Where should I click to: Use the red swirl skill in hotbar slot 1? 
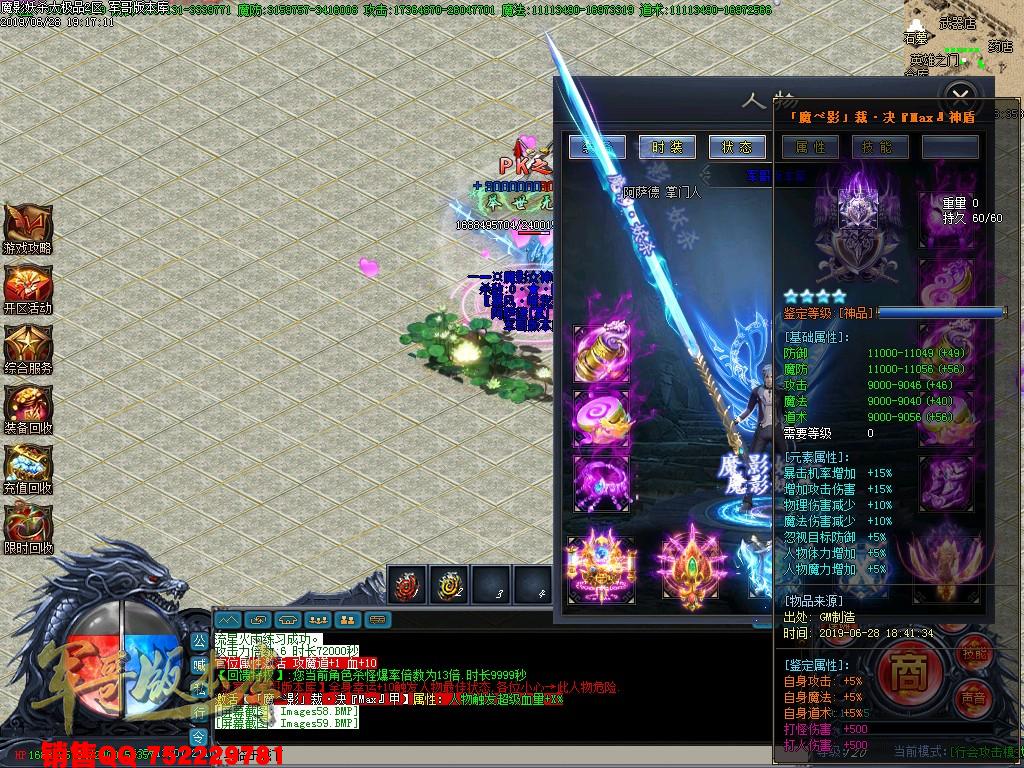(408, 585)
